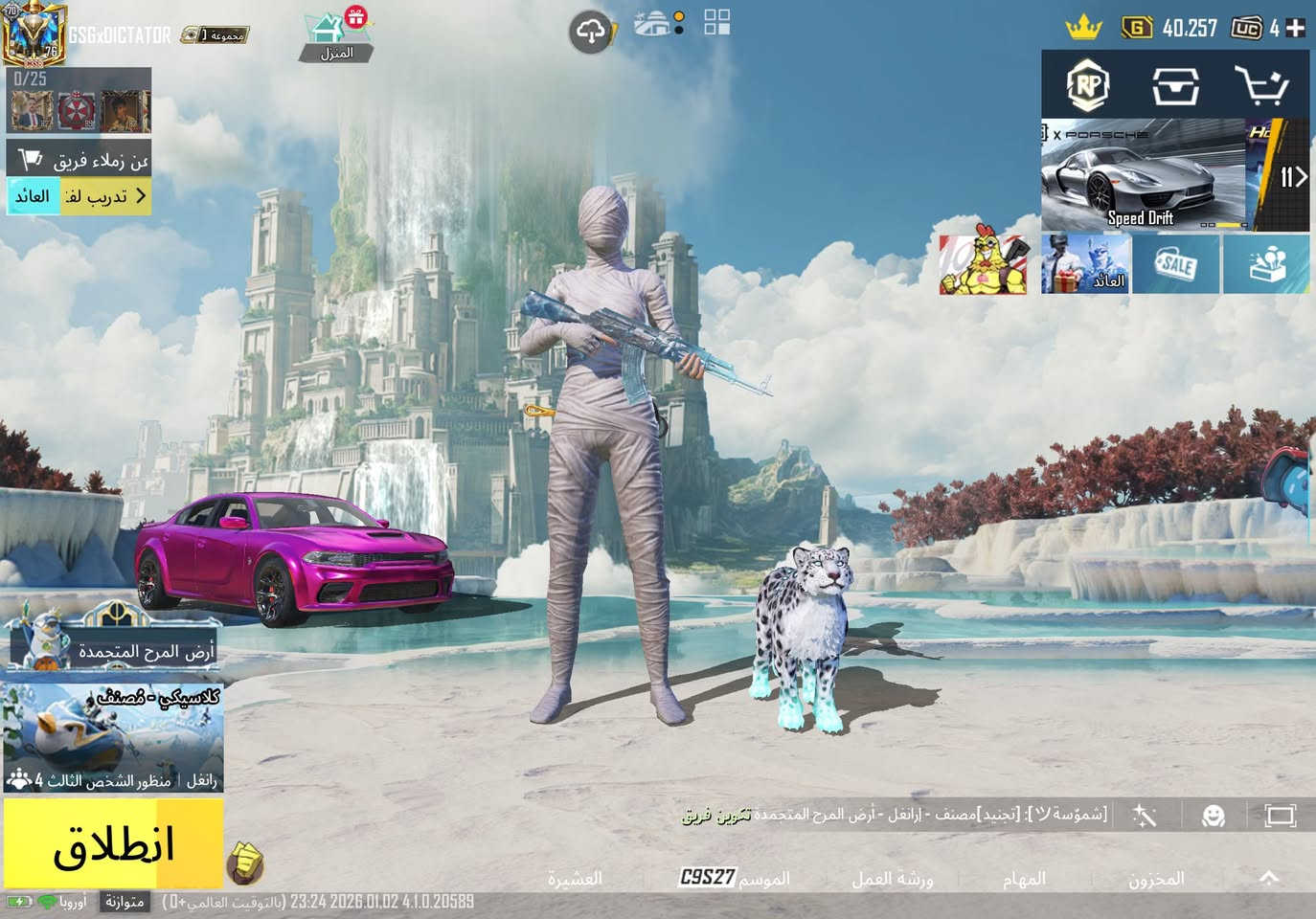Open the المهام missions tab
This screenshot has width=1316, height=919.
click(1024, 878)
